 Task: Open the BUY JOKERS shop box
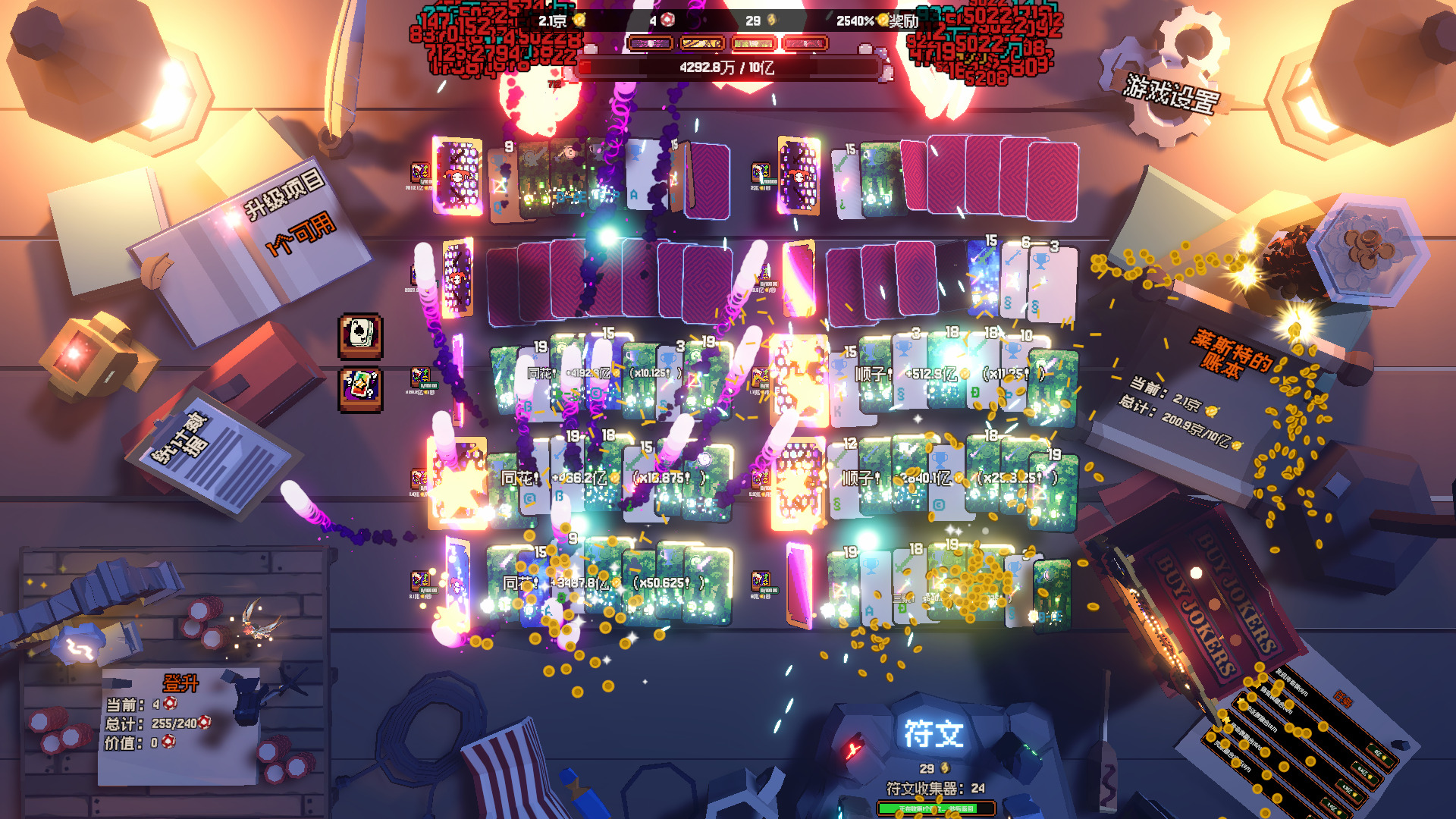1213,607
